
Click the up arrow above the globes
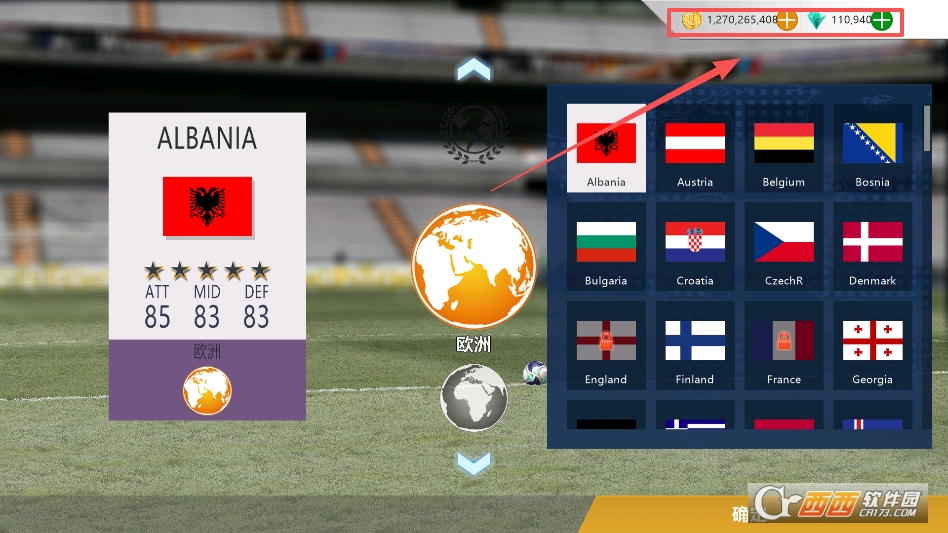click(x=474, y=69)
